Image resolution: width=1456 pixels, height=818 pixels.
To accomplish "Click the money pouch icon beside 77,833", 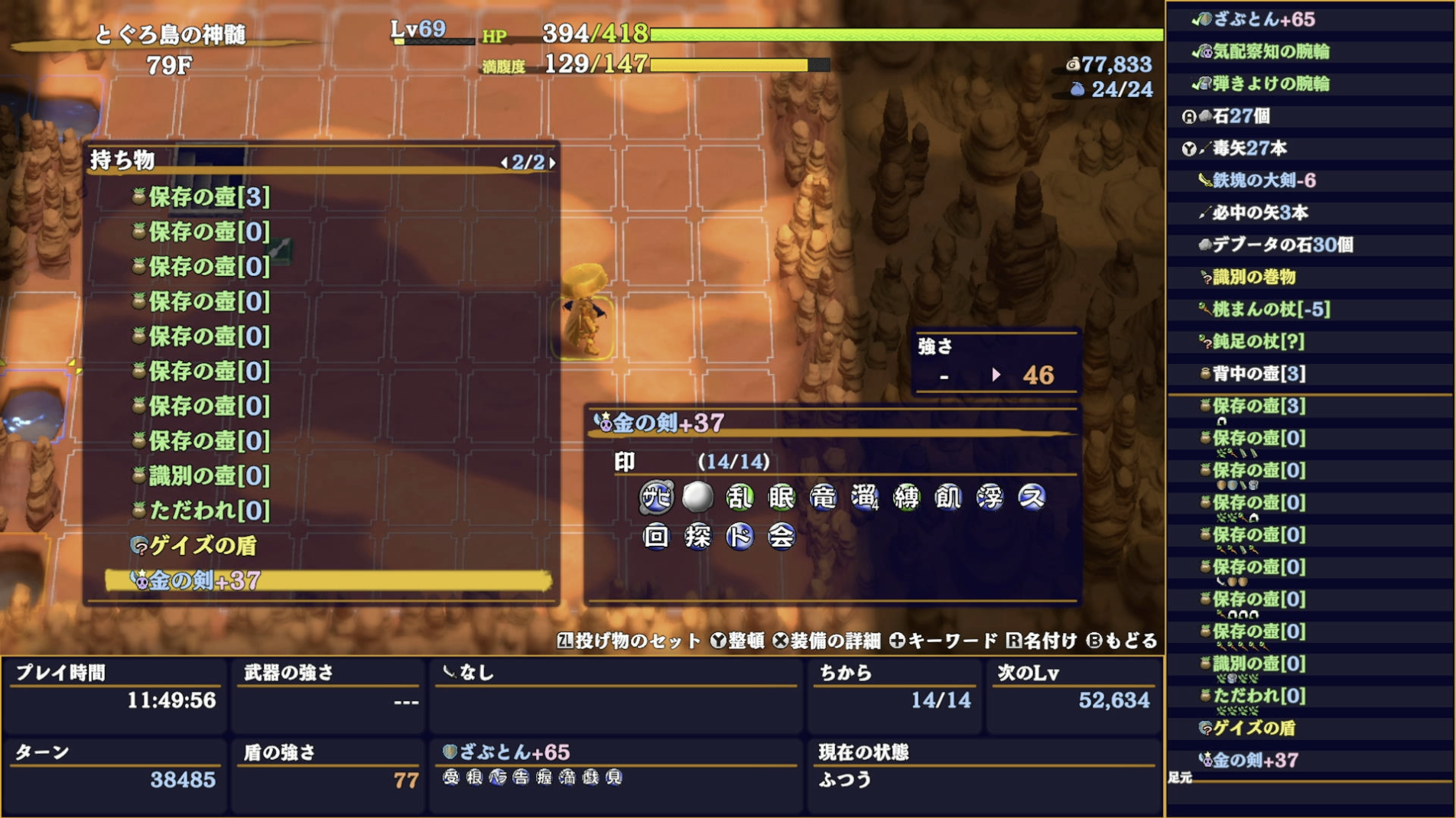I will (1074, 66).
